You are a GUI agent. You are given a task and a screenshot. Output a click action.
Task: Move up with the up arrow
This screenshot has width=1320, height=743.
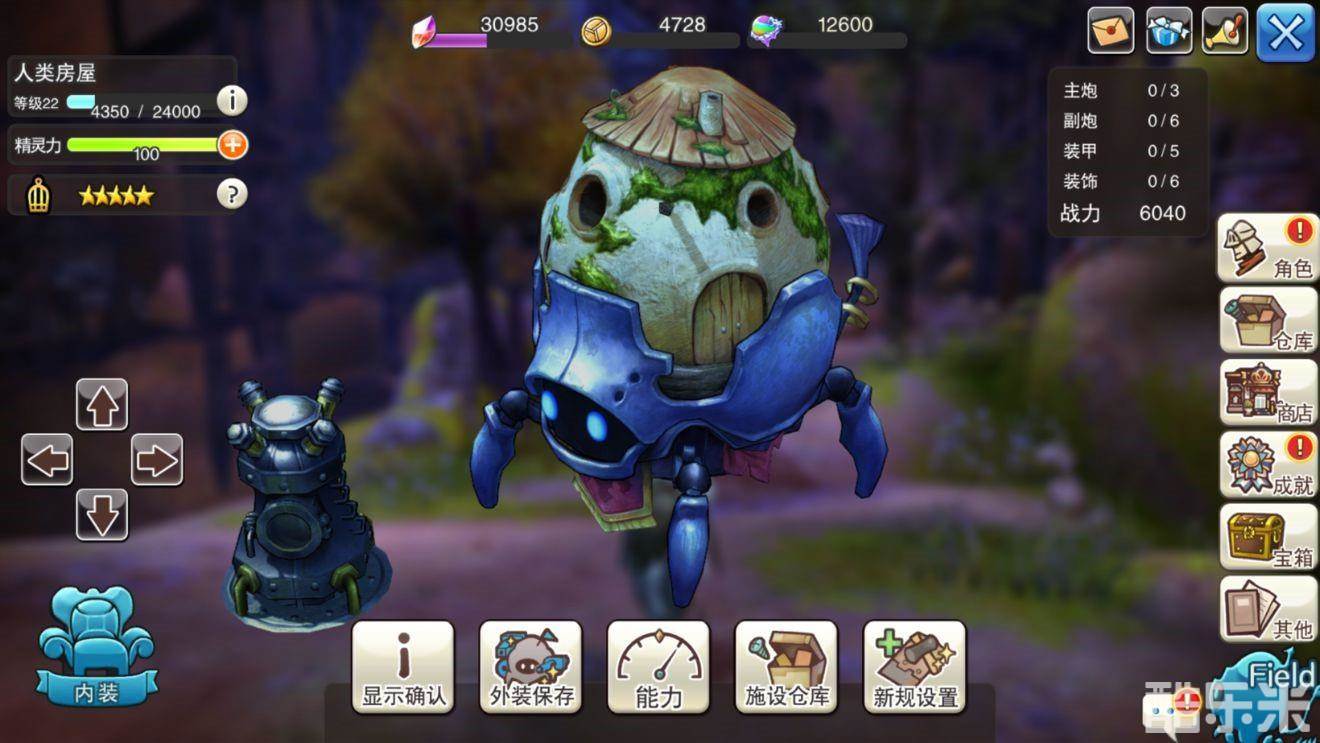102,405
